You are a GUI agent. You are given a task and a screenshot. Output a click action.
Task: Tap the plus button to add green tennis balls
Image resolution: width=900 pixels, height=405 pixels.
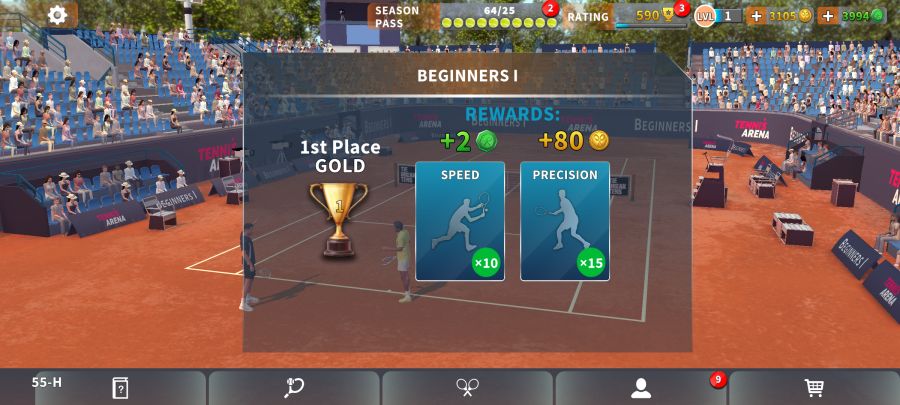[x=828, y=16]
